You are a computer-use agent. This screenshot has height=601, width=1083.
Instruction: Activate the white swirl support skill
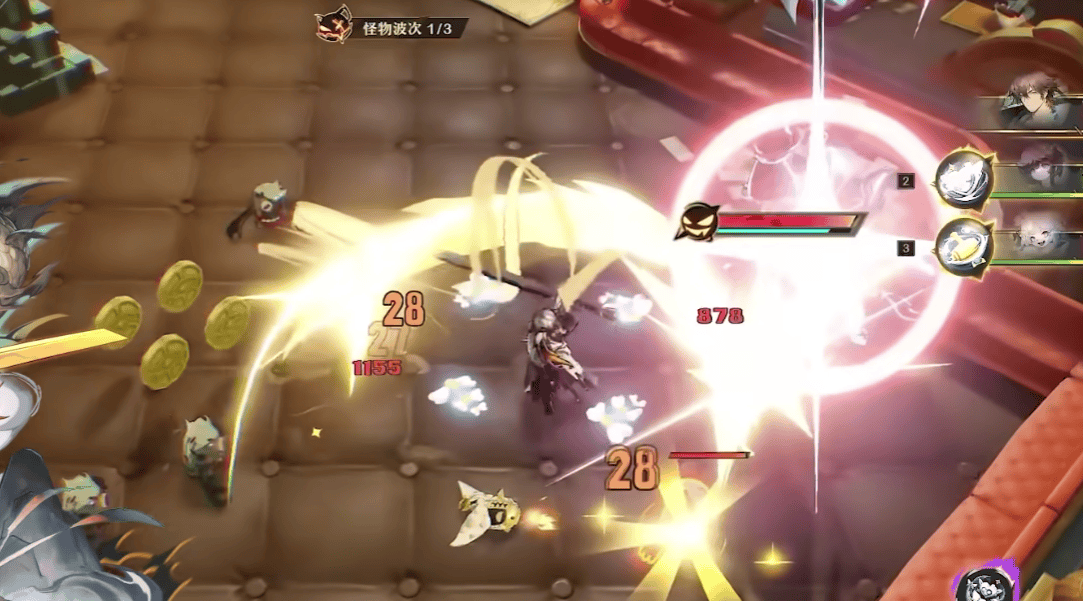[964, 180]
